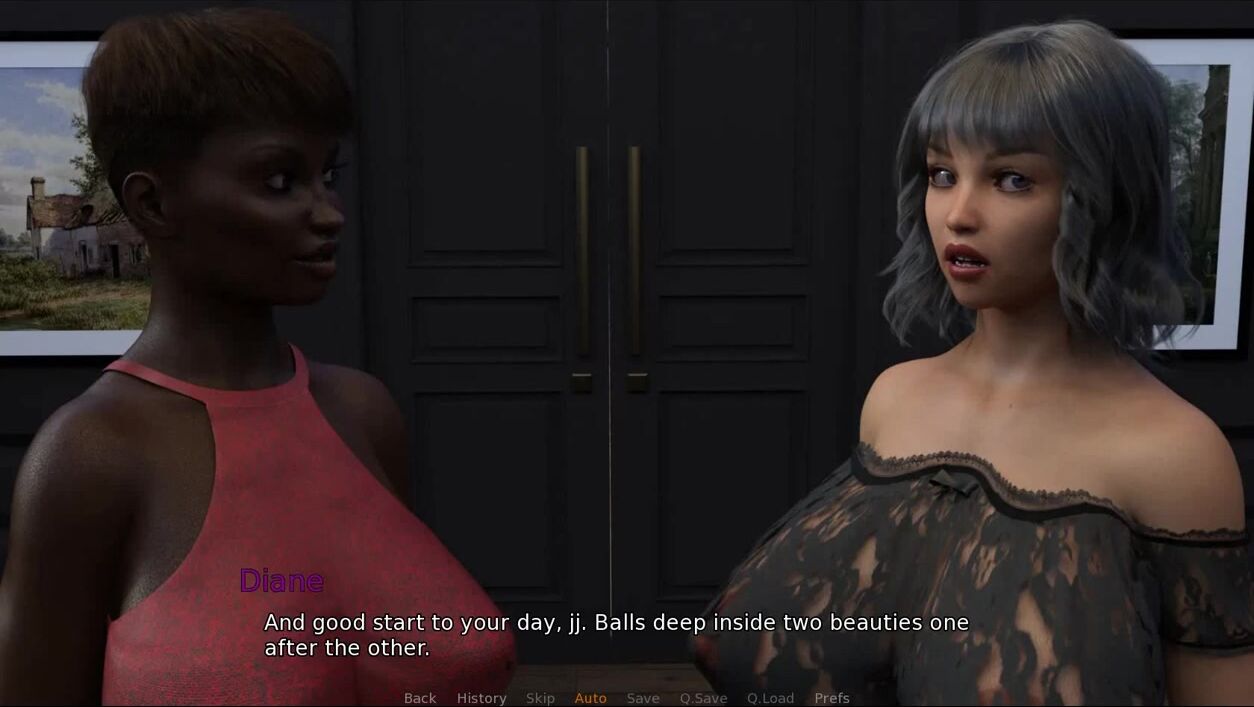The image size is (1254, 707).
Task: Skip ahead through dialogue
Action: click(x=540, y=698)
